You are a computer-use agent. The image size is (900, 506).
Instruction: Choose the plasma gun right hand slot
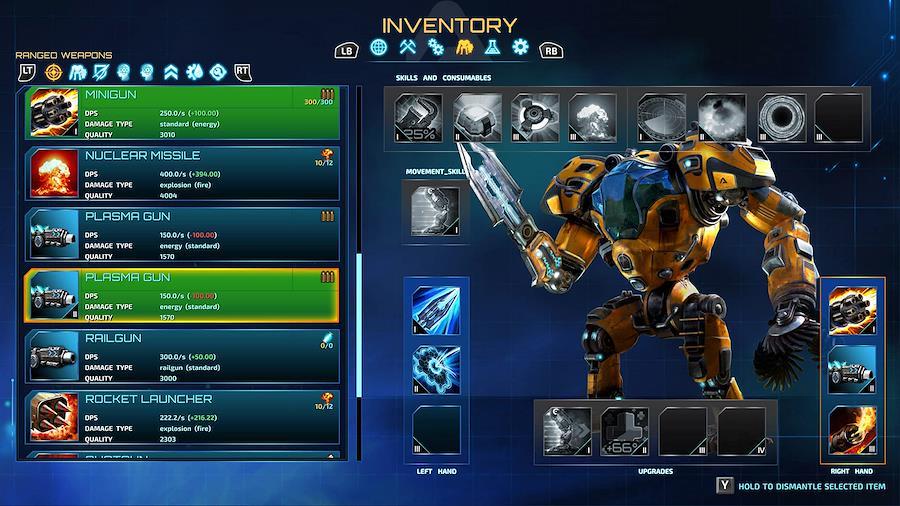point(852,369)
